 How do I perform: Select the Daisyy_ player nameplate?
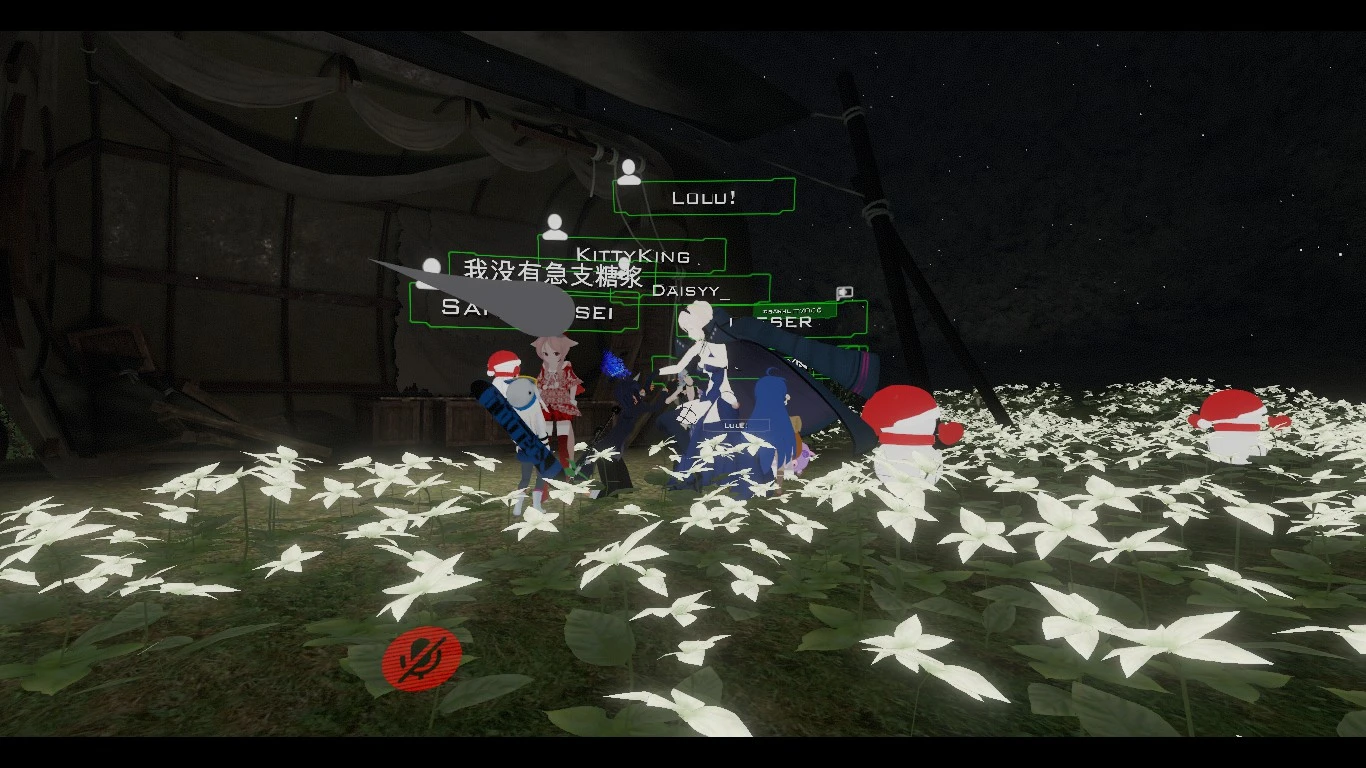[691, 291]
